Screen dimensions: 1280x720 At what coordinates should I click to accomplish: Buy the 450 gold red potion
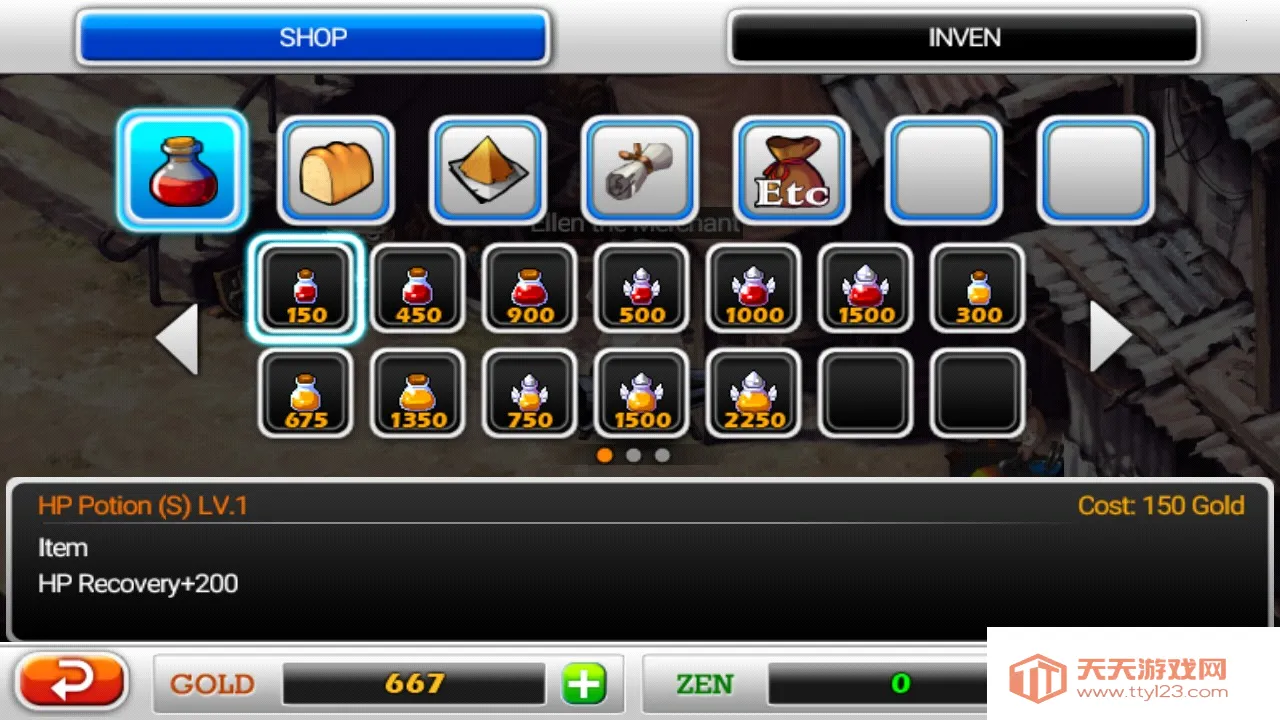418,290
